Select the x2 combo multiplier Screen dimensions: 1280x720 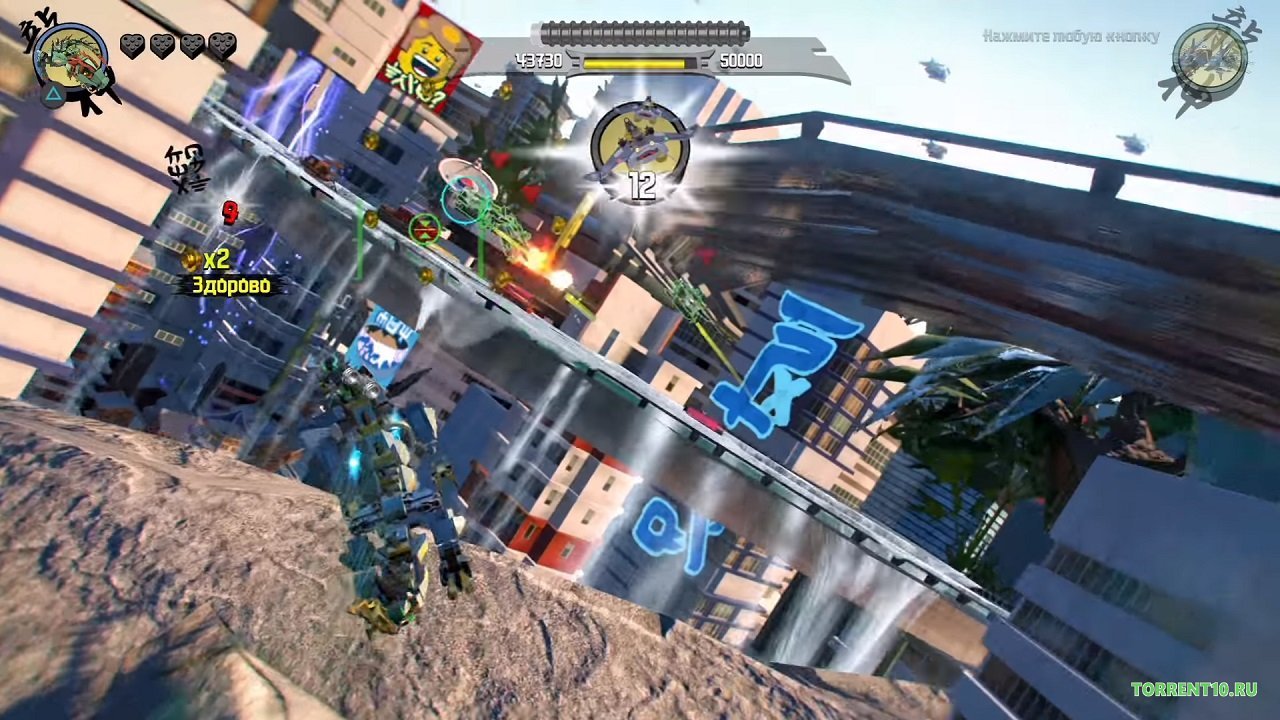click(217, 258)
